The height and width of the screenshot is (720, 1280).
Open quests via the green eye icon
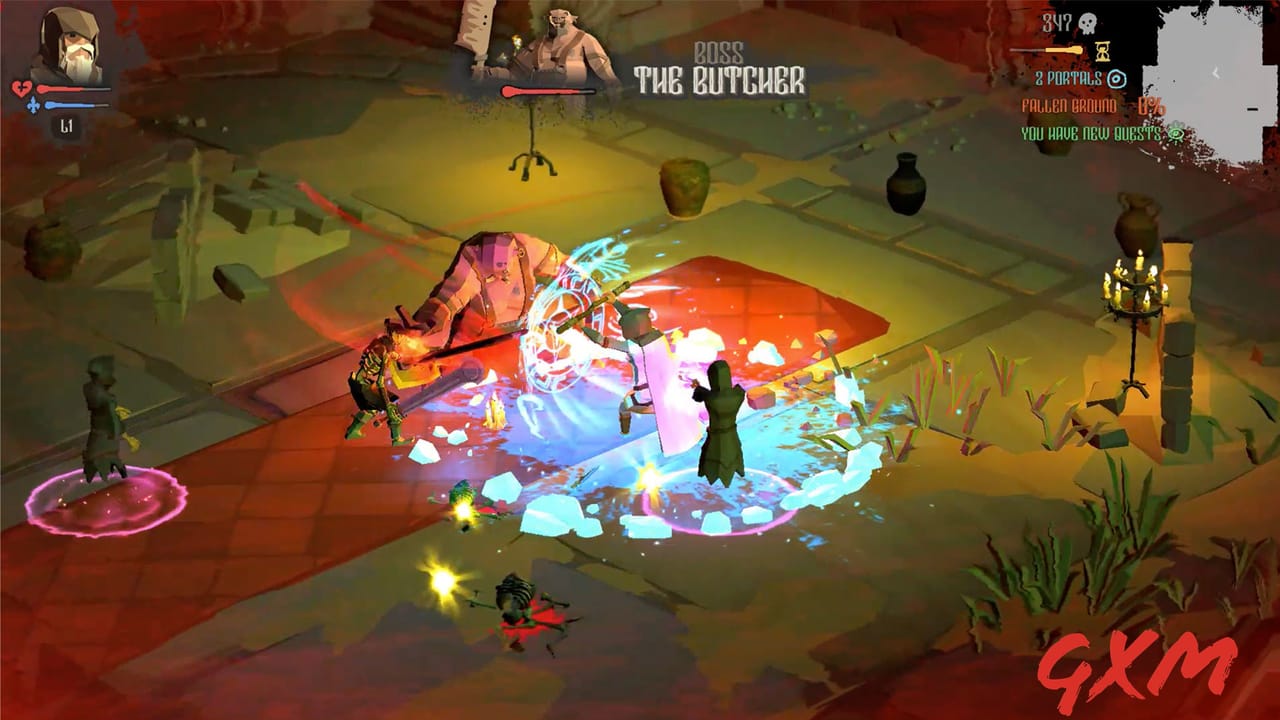[x=1177, y=133]
